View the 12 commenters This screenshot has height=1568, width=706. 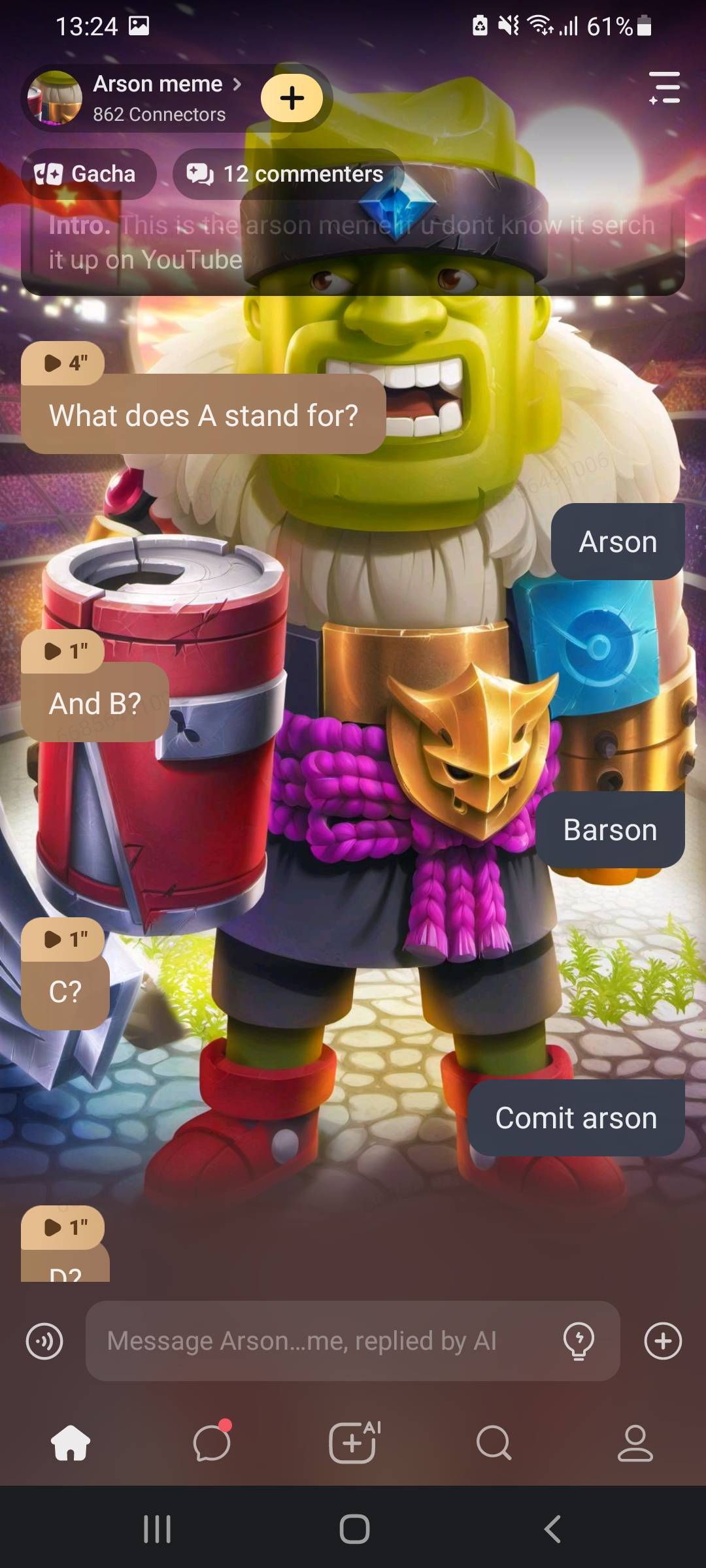point(288,174)
